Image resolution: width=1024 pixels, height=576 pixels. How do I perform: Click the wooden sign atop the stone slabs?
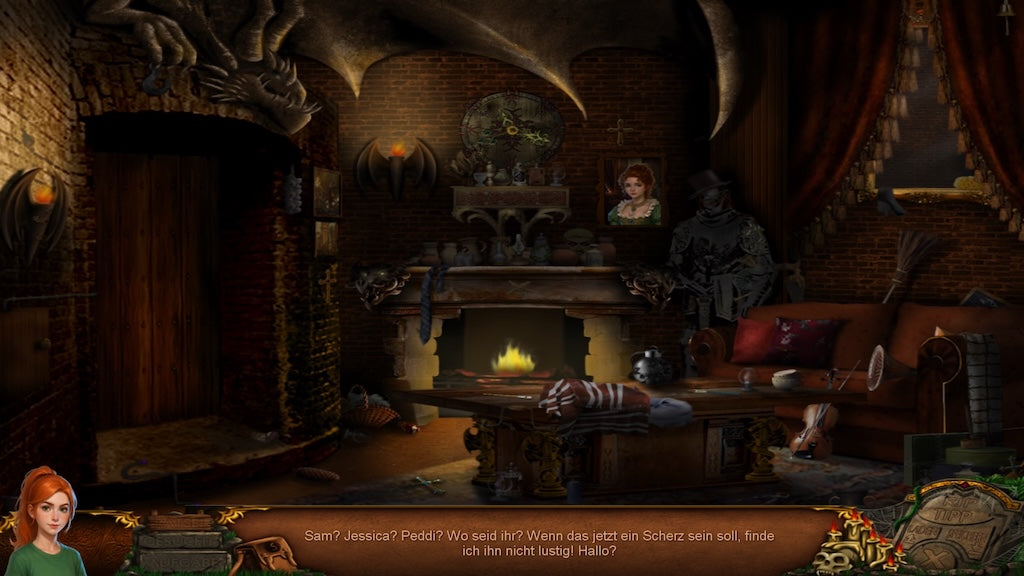181,521
